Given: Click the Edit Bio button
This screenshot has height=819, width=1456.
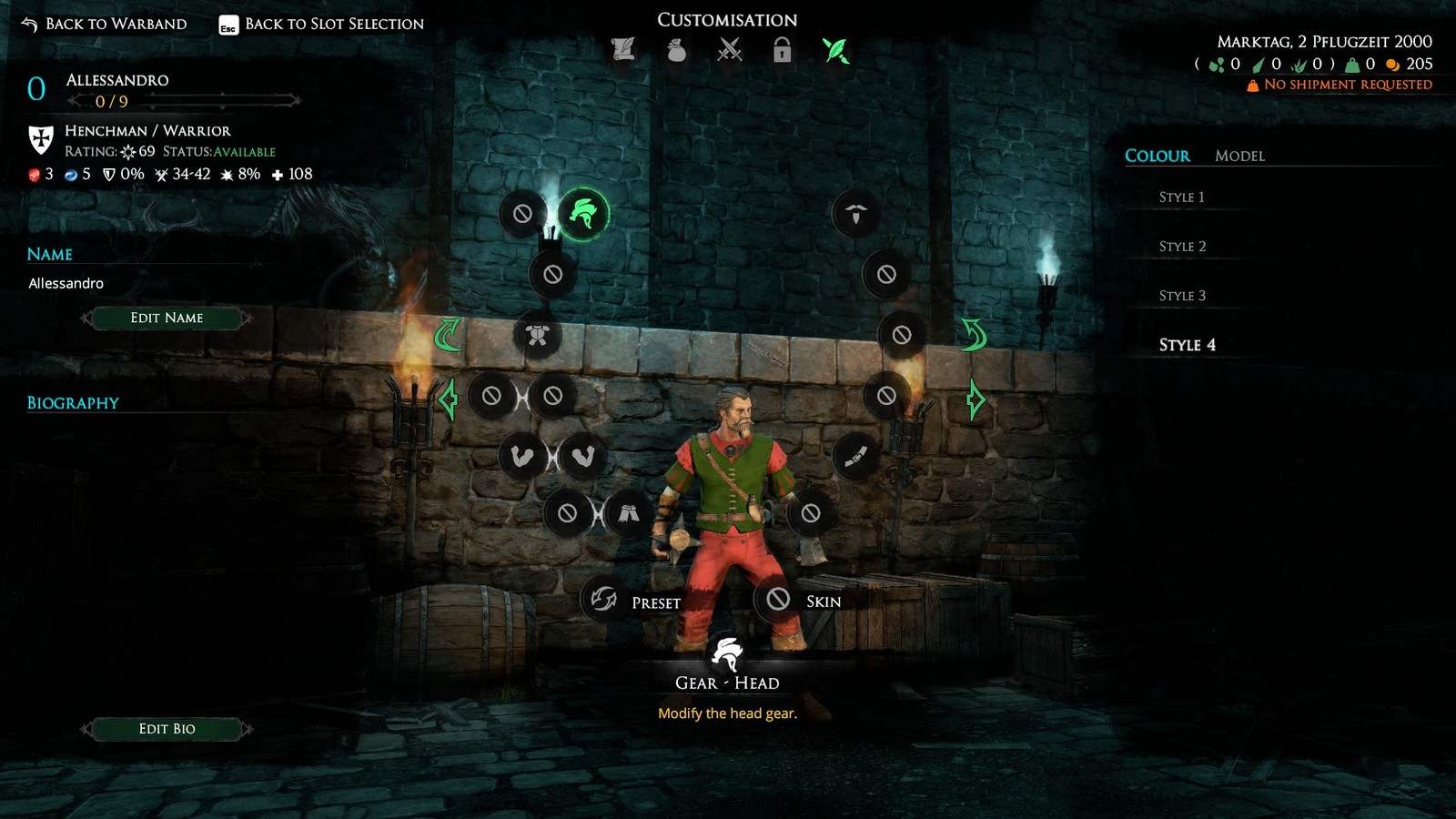Looking at the screenshot, I should pyautogui.click(x=167, y=728).
